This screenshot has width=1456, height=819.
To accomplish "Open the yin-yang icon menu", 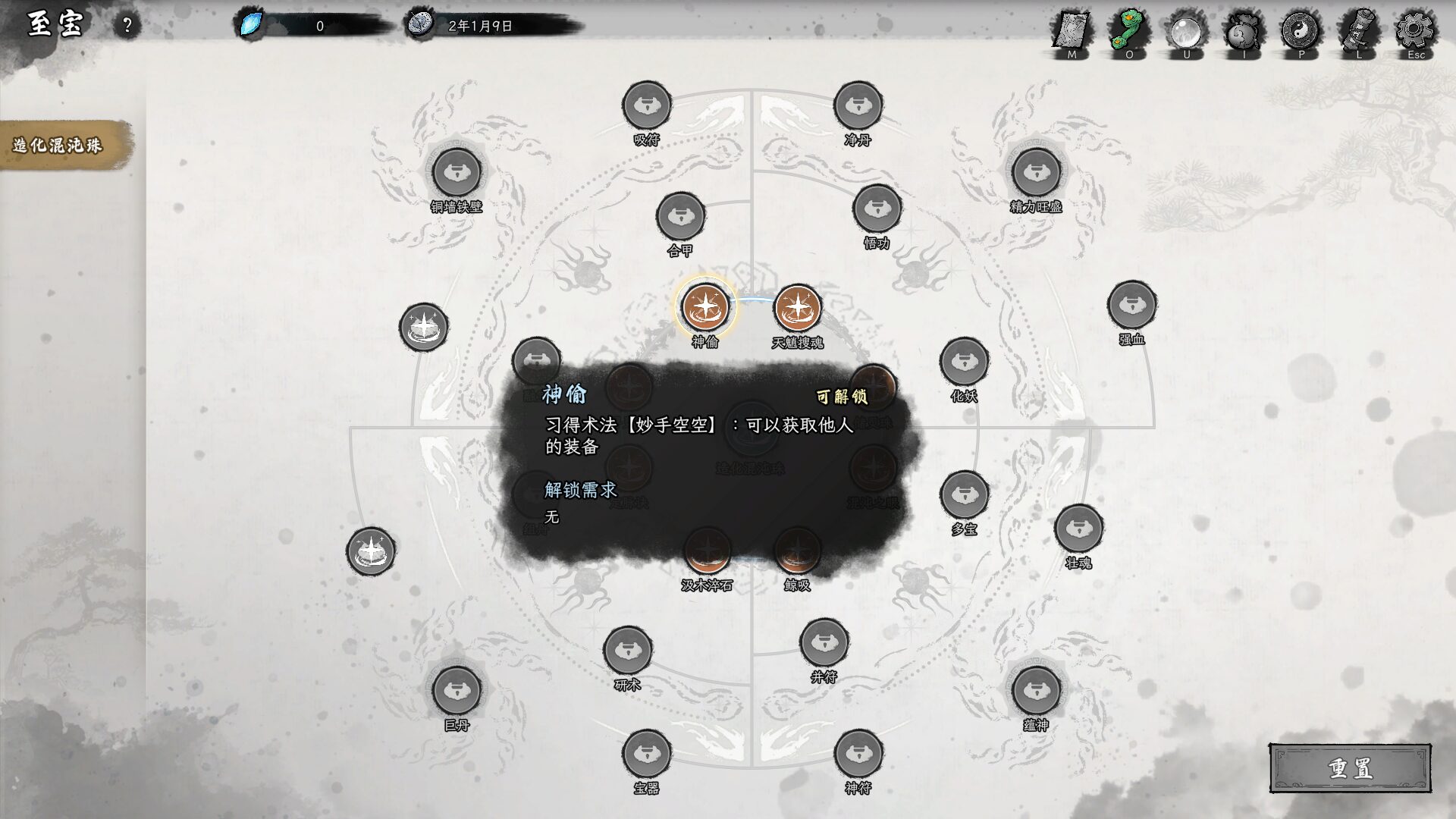I will coord(1301,32).
